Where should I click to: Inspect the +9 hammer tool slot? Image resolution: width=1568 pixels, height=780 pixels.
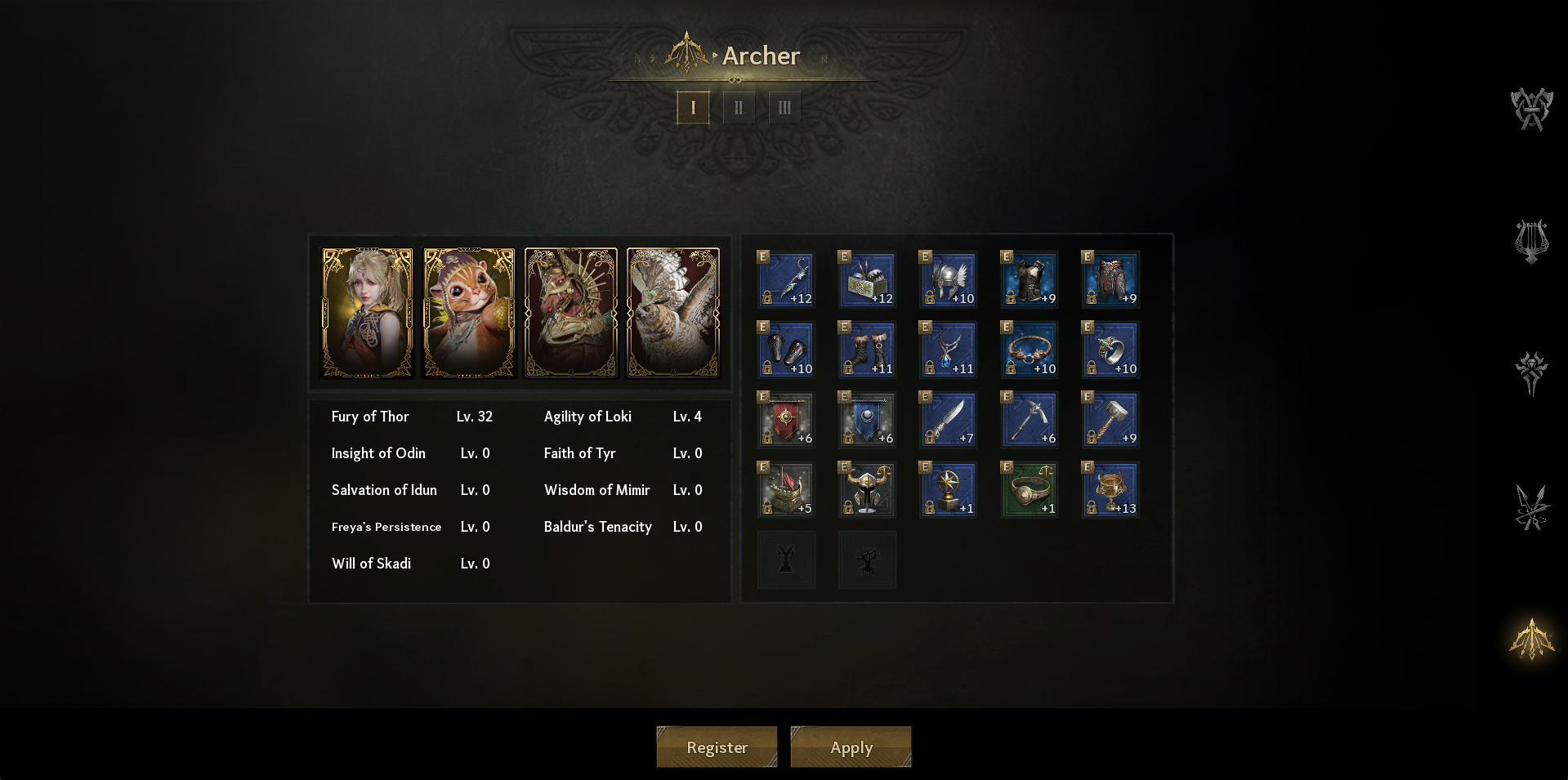click(x=1110, y=420)
